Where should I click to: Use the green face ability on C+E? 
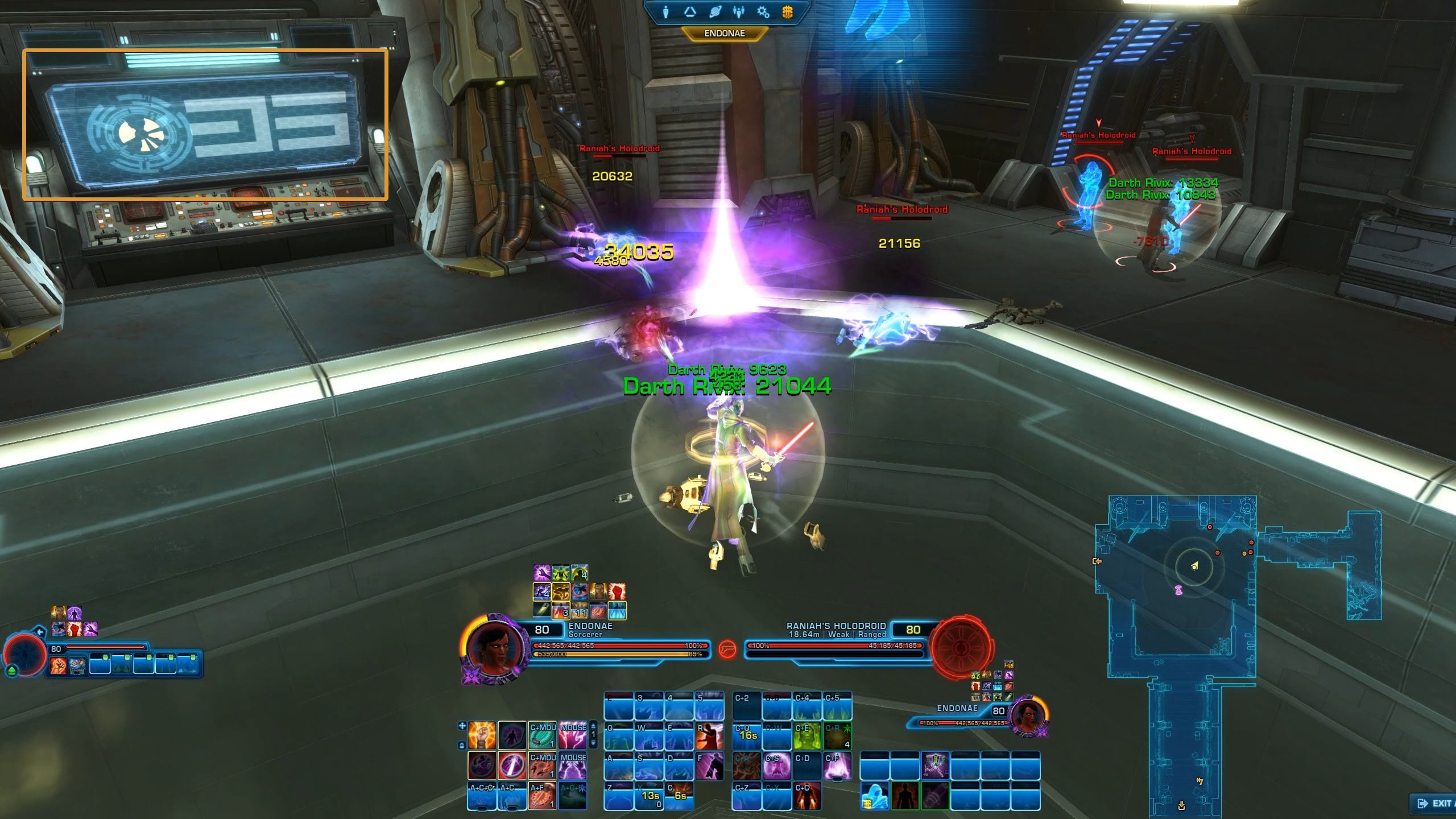806,736
